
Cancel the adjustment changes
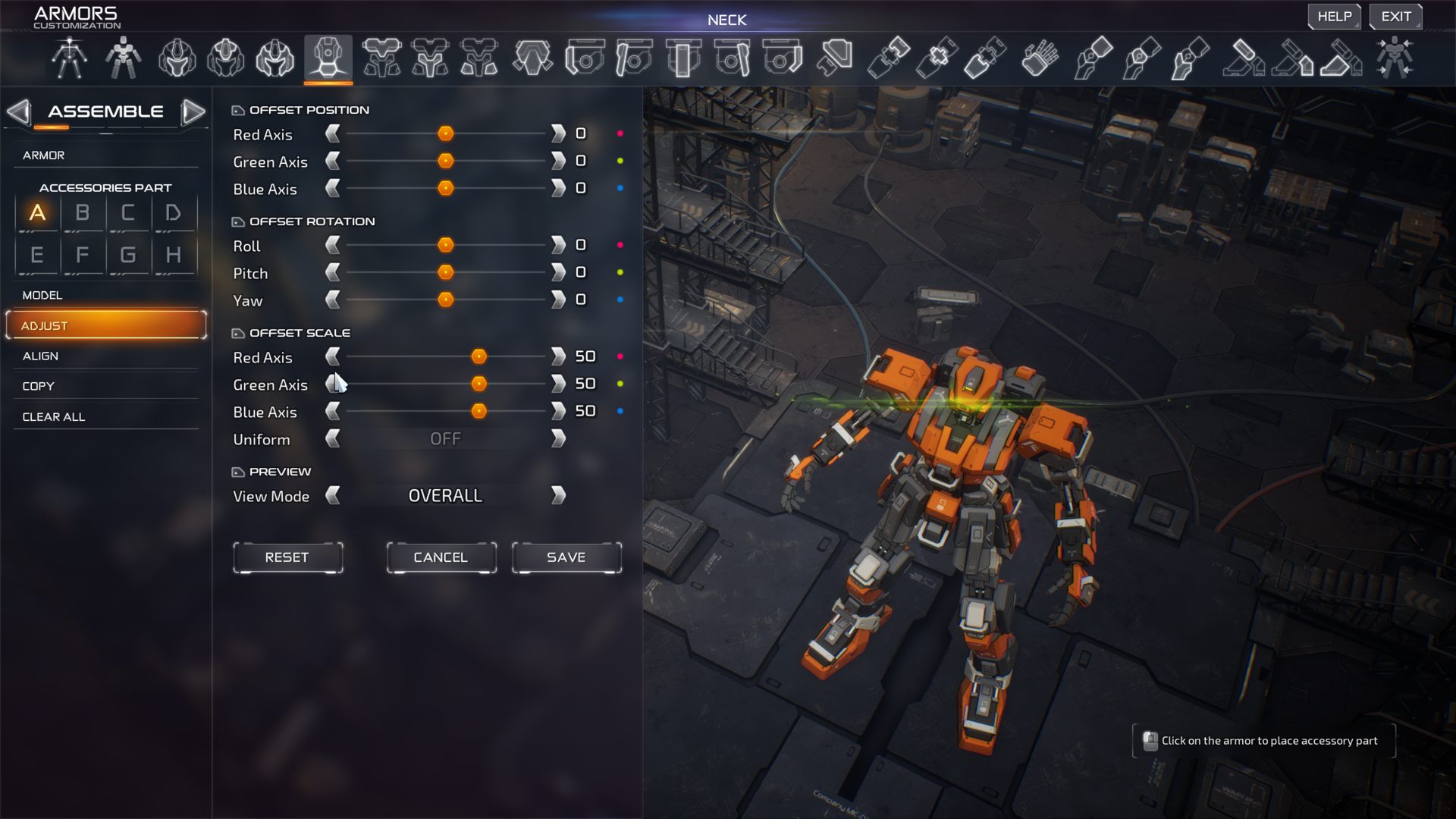point(441,557)
